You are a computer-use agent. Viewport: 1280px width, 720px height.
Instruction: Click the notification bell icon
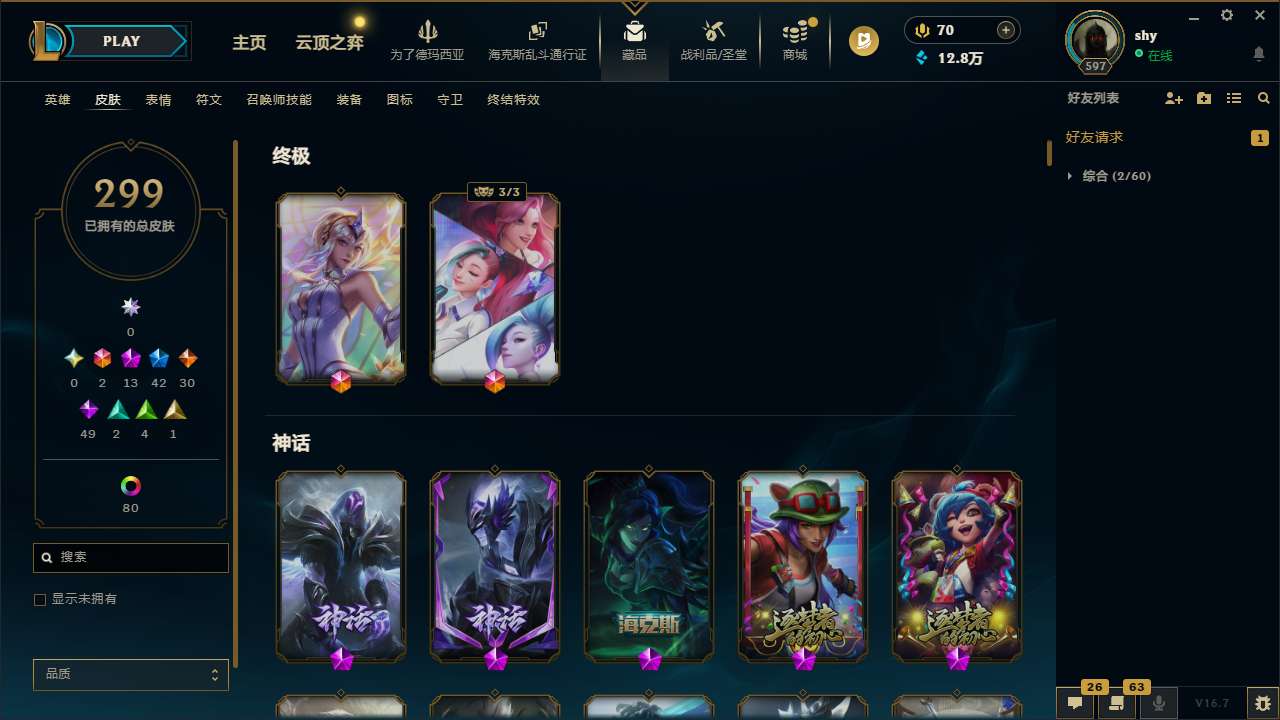click(x=1258, y=52)
